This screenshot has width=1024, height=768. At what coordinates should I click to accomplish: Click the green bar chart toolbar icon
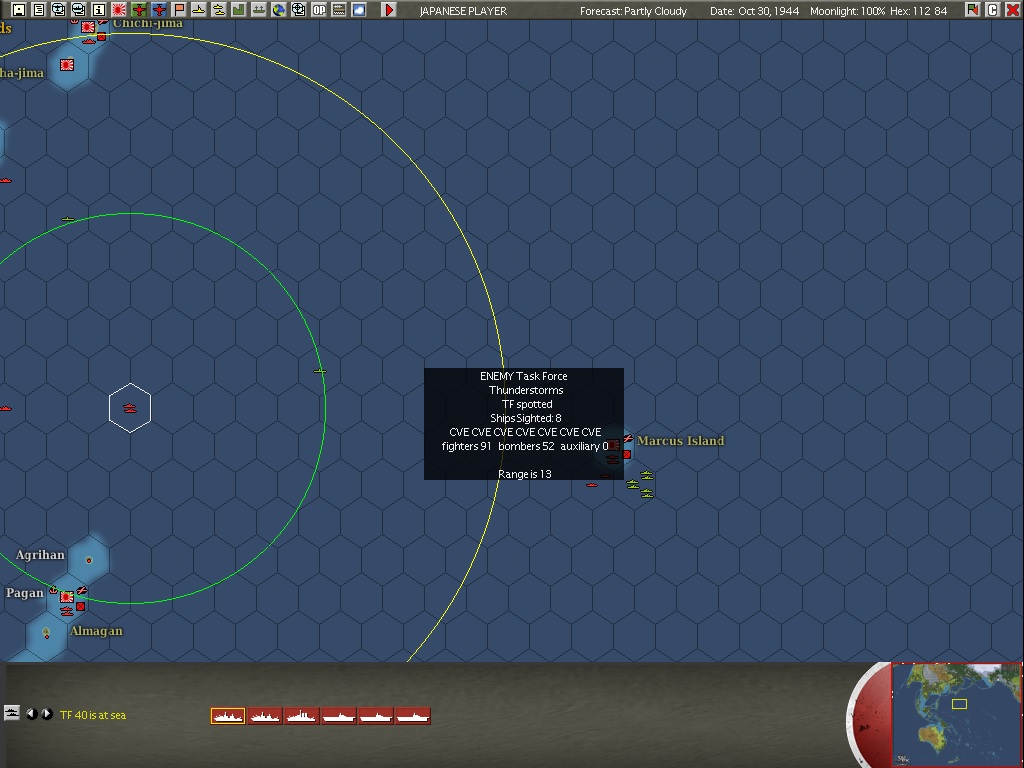tap(239, 10)
